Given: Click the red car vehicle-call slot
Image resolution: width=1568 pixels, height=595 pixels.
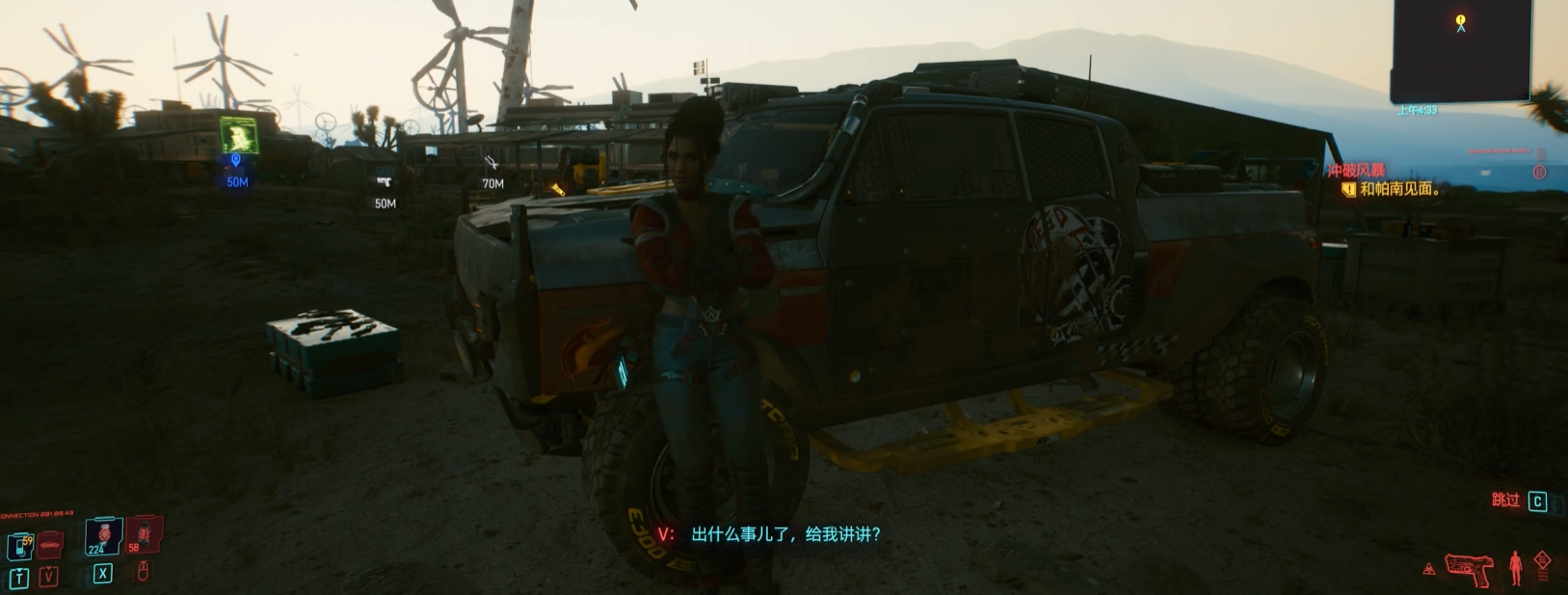Looking at the screenshot, I should pos(50,545).
